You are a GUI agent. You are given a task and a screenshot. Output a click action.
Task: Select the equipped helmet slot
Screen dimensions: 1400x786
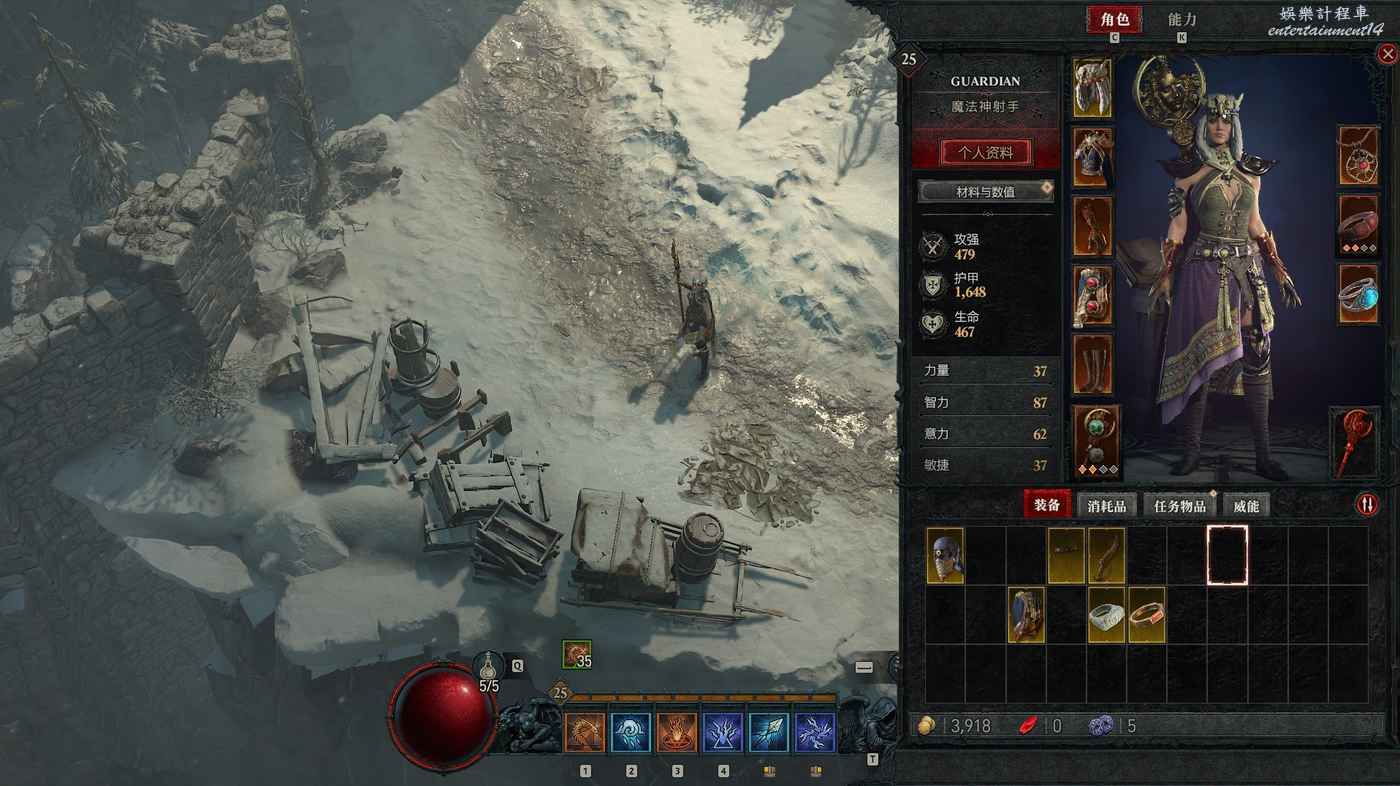[1092, 88]
